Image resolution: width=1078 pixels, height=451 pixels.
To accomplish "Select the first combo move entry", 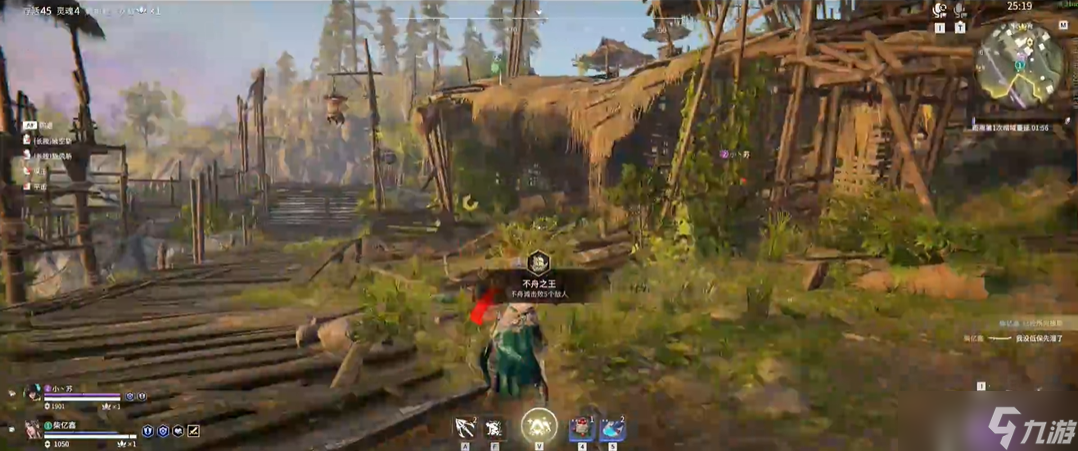I will click(50, 141).
